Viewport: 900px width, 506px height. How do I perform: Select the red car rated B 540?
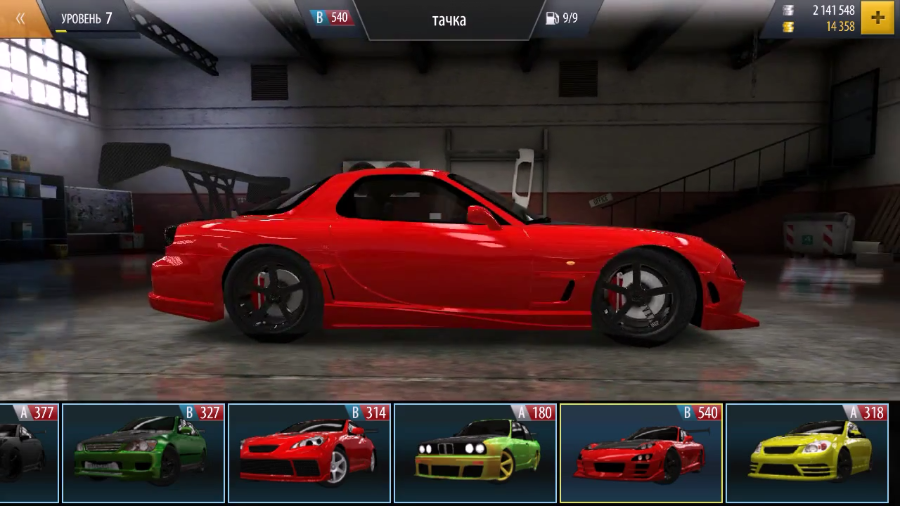point(641,453)
